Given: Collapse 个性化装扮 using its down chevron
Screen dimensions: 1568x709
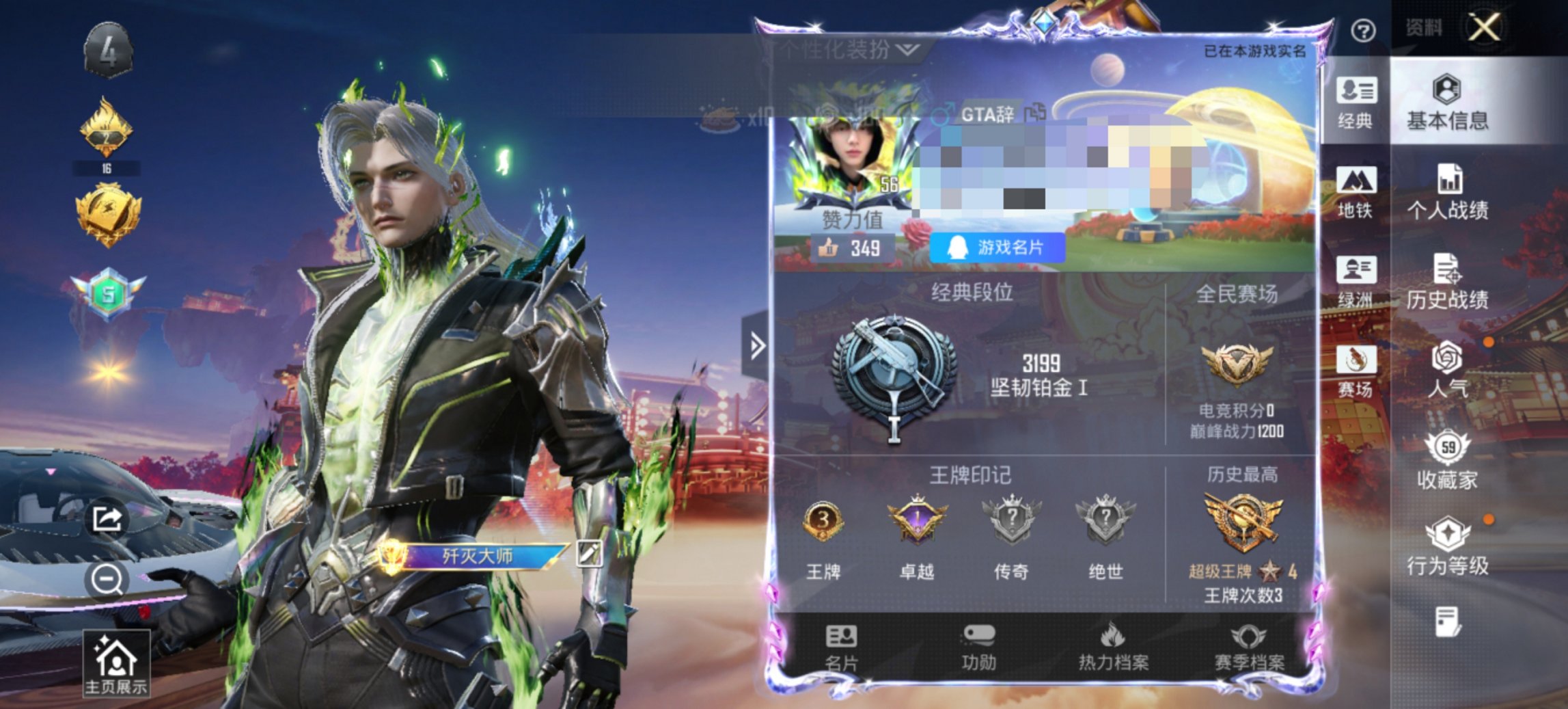Looking at the screenshot, I should [907, 50].
